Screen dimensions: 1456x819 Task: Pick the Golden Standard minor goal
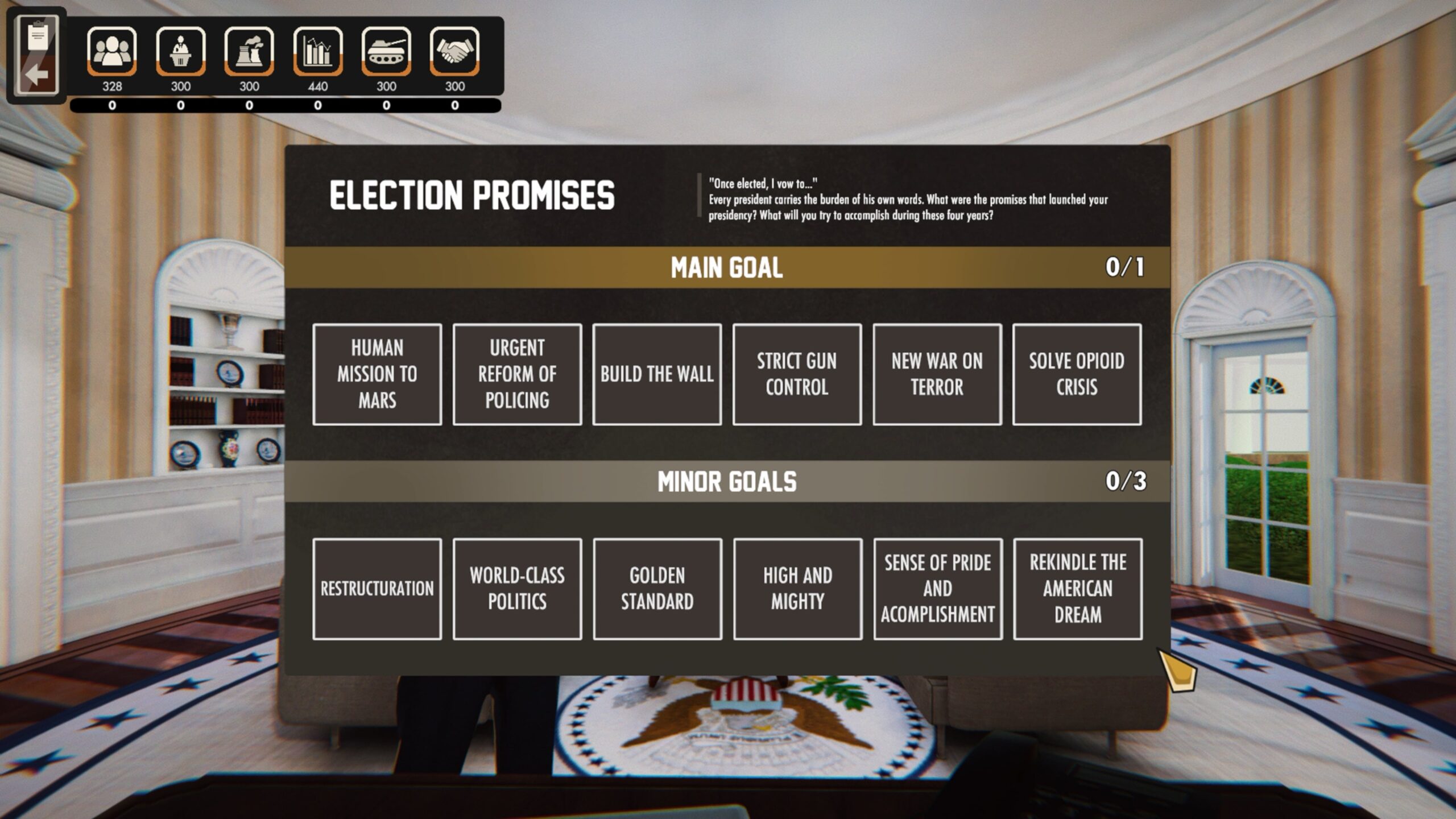657,589
